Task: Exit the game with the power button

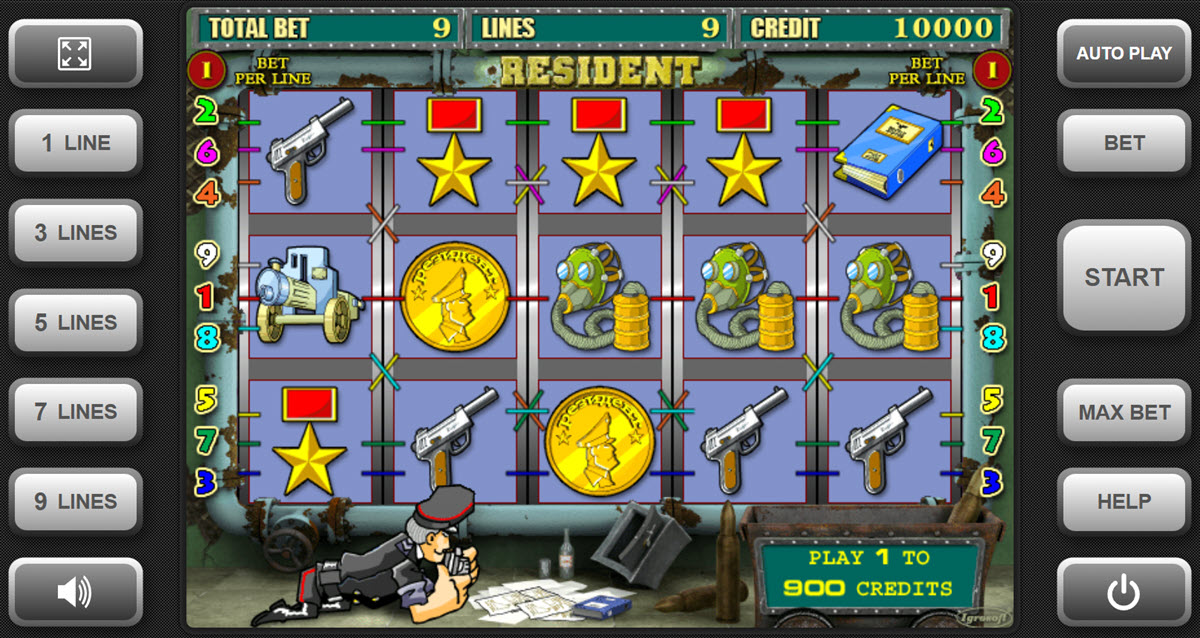Action: (x=1124, y=592)
